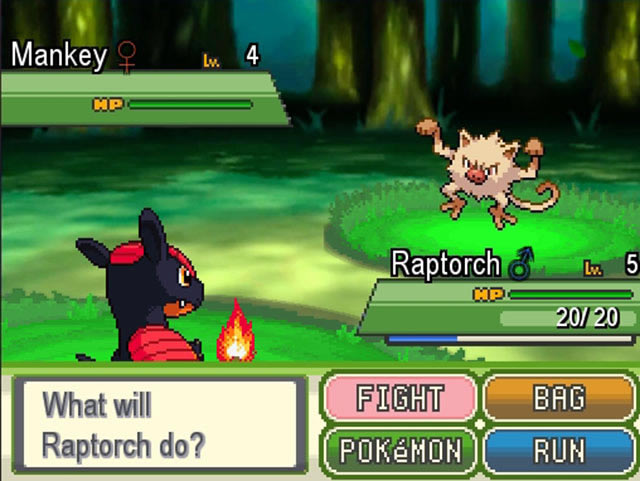640x481 pixels.
Task: Click RUN to flee the battle
Action: pos(559,450)
